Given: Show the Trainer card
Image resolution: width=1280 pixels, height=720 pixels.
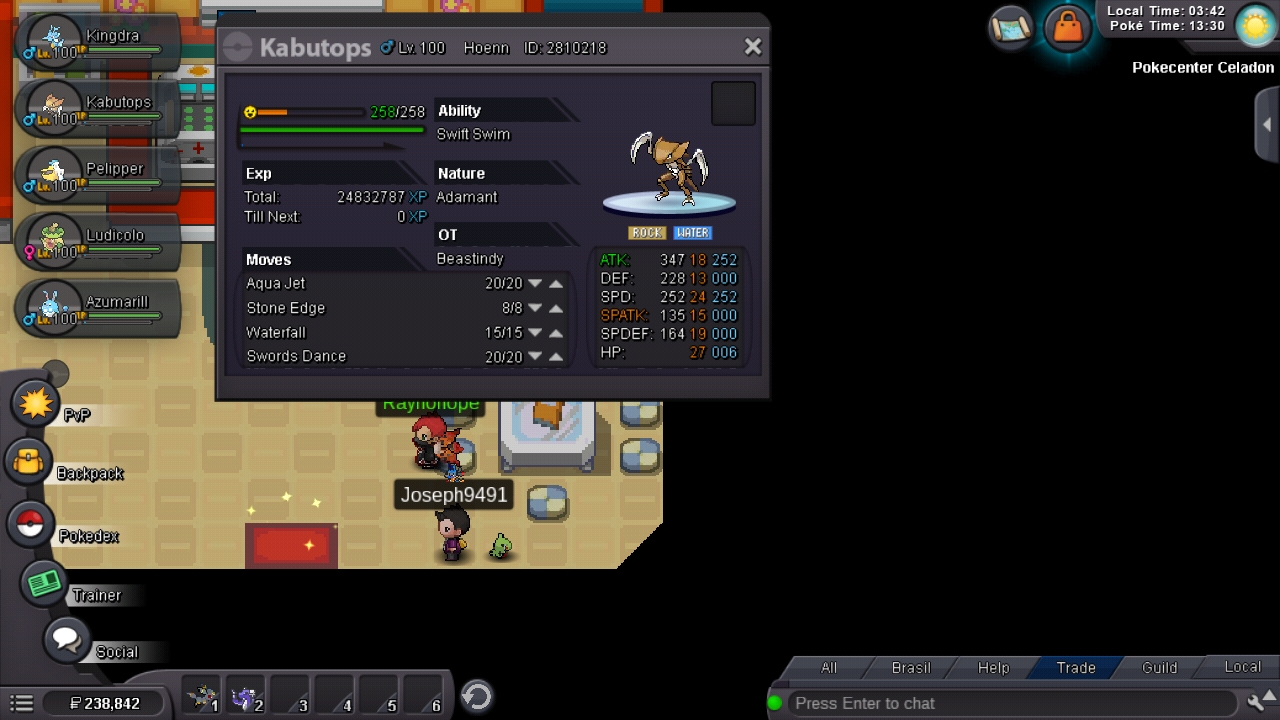Looking at the screenshot, I should click(x=45, y=584).
